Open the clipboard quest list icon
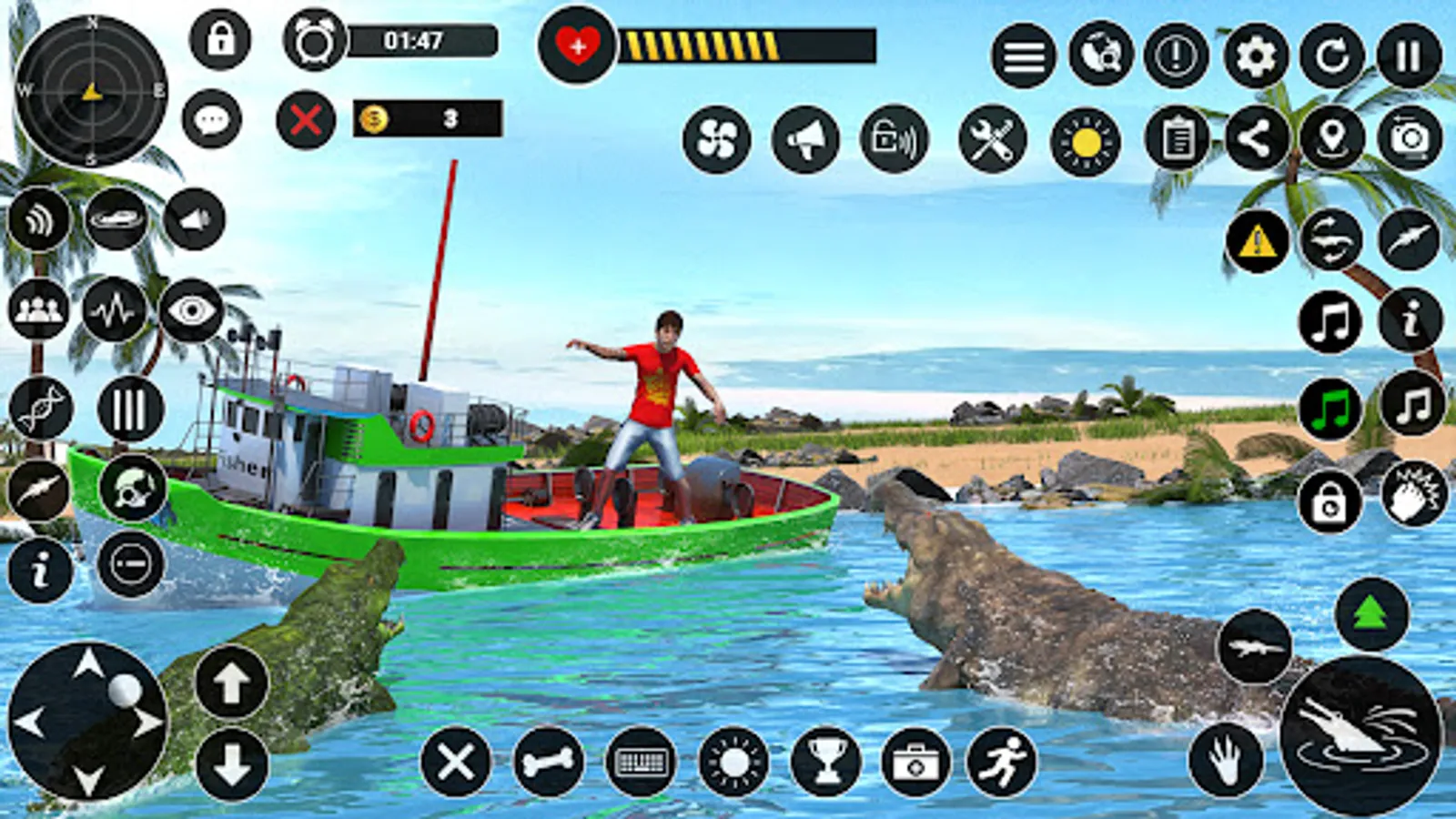The height and width of the screenshot is (819, 1456). pyautogui.click(x=1176, y=138)
